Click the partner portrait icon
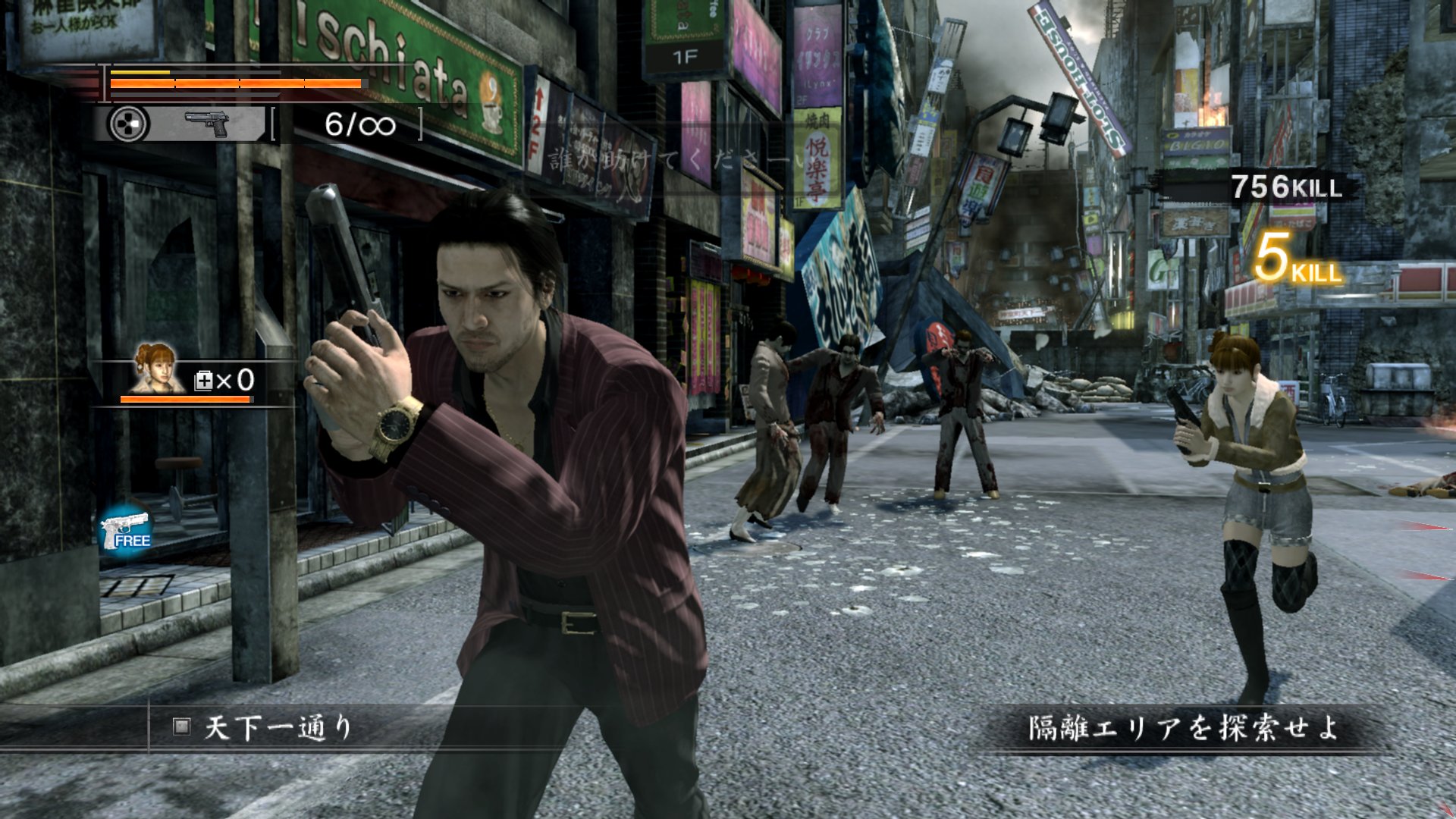Viewport: 1456px width, 819px height. click(155, 368)
